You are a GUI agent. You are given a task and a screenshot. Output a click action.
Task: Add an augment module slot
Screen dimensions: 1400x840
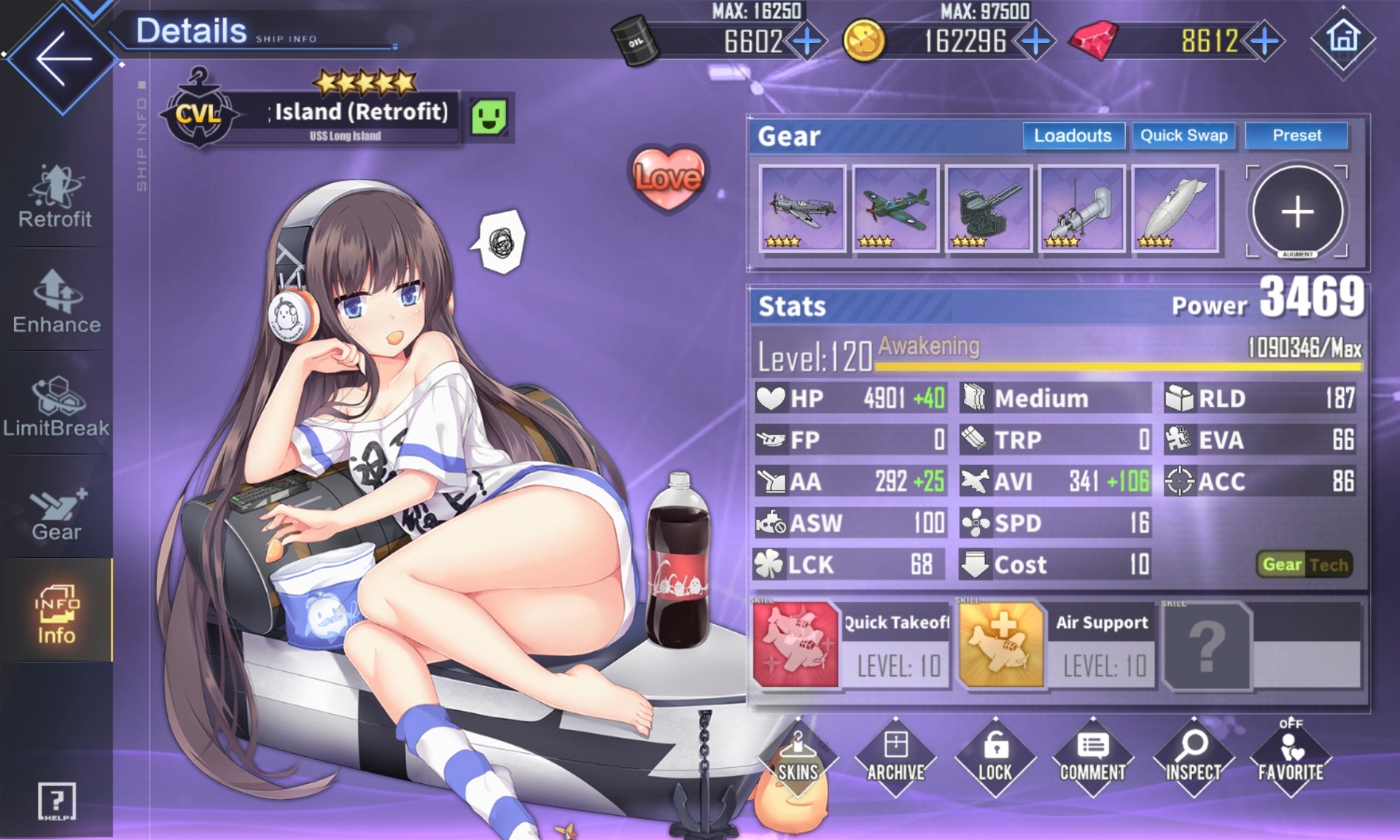point(1297,212)
